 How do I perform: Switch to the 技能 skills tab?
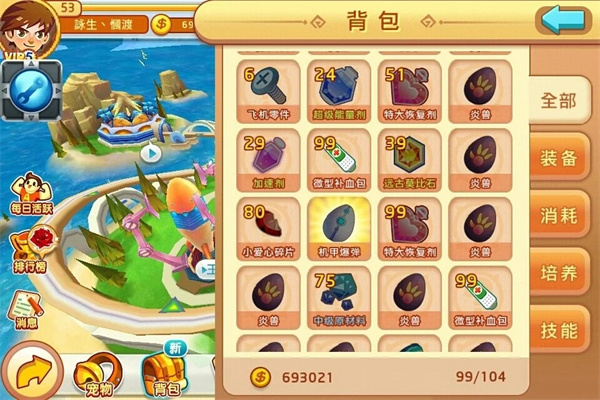559,331
